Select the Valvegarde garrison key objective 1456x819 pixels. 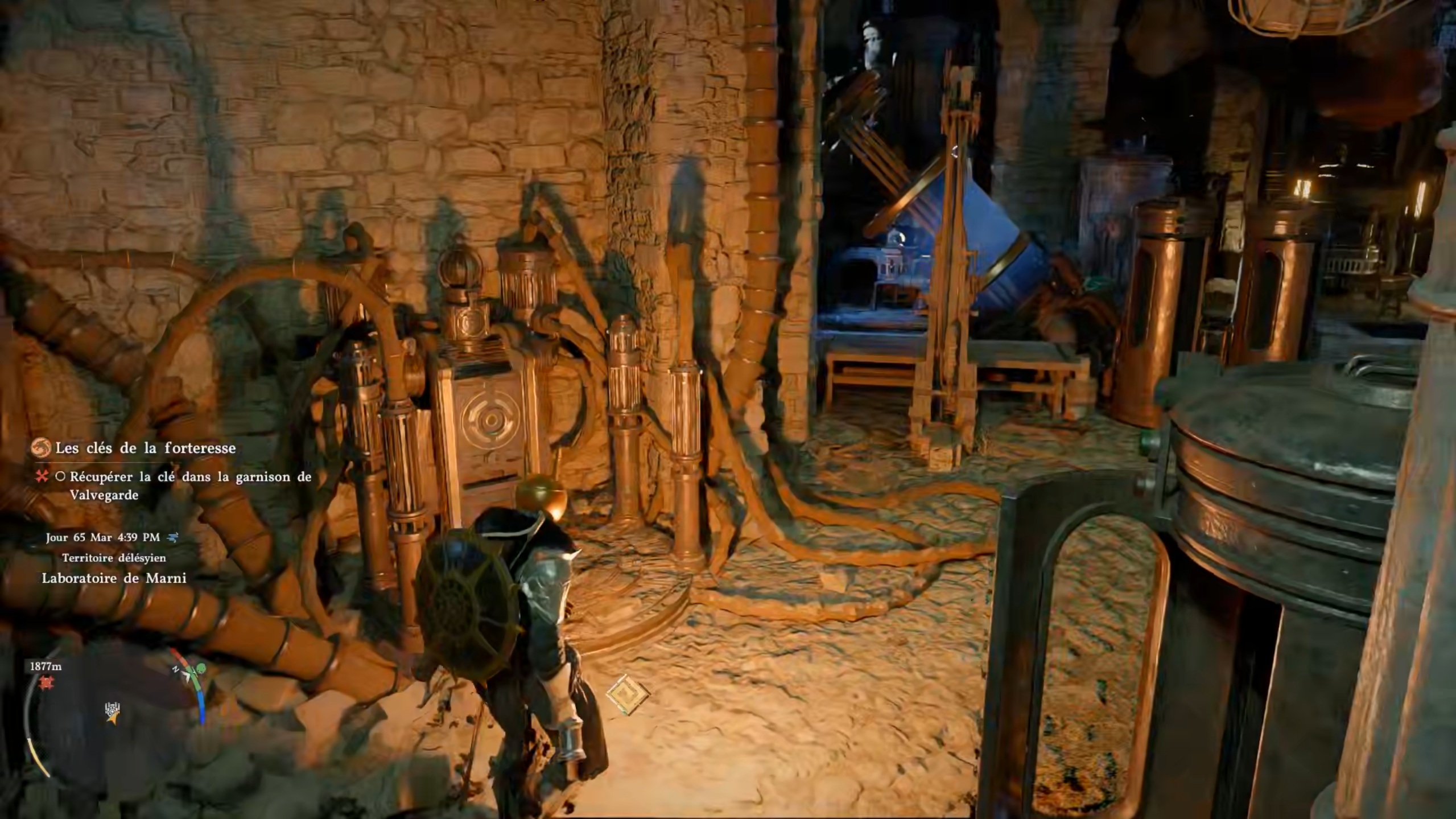pos(190,485)
